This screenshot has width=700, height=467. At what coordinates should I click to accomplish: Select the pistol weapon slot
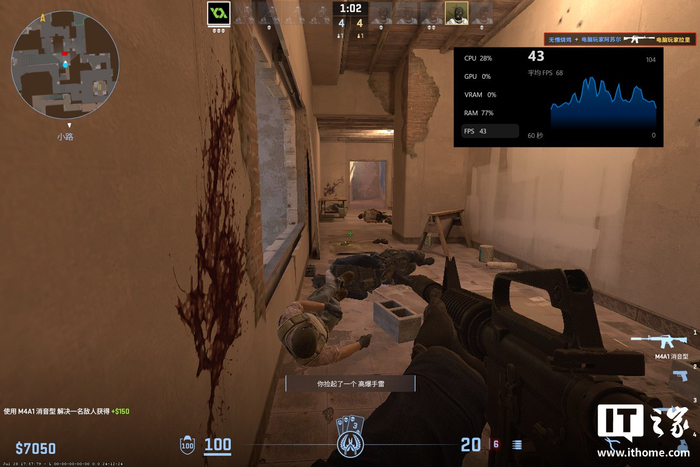tap(679, 374)
